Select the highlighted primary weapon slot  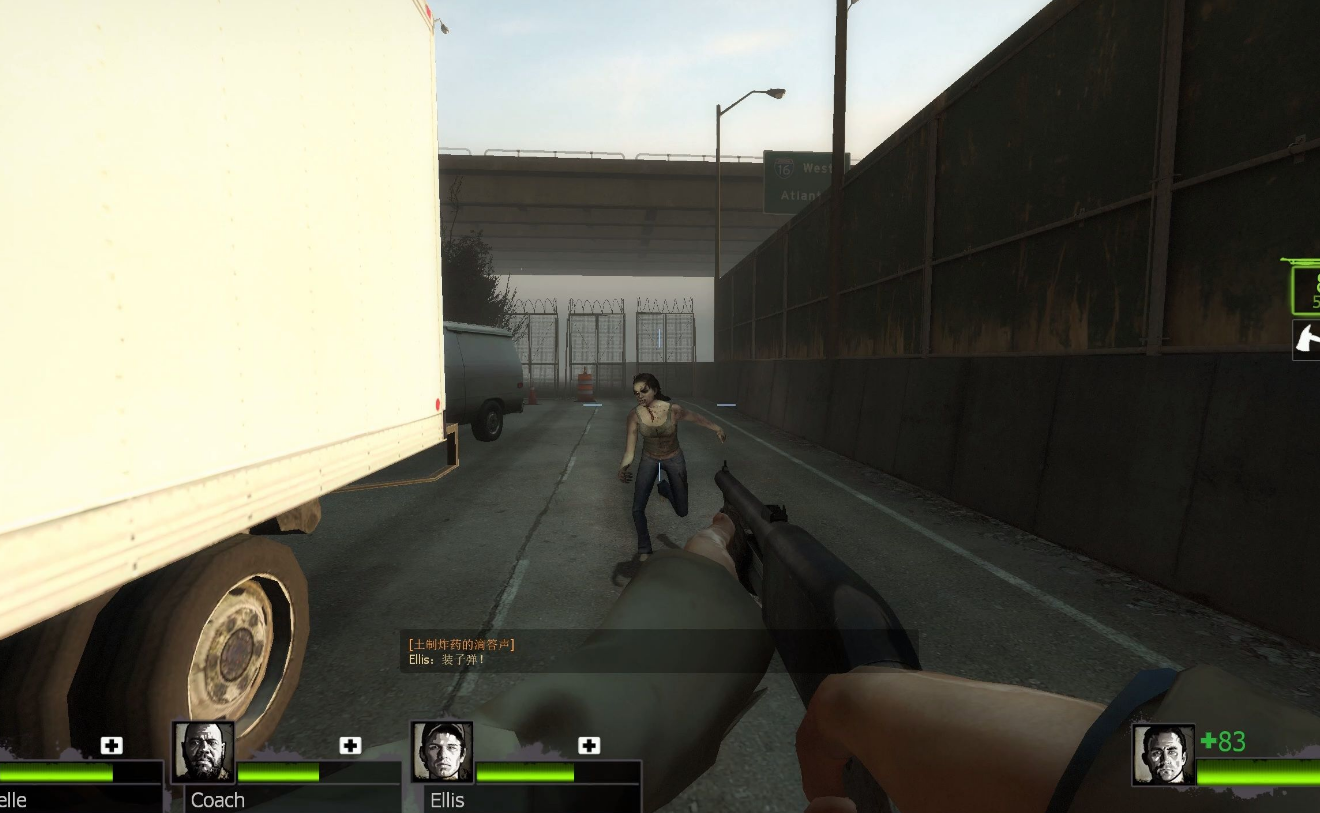pyautogui.click(x=1304, y=288)
